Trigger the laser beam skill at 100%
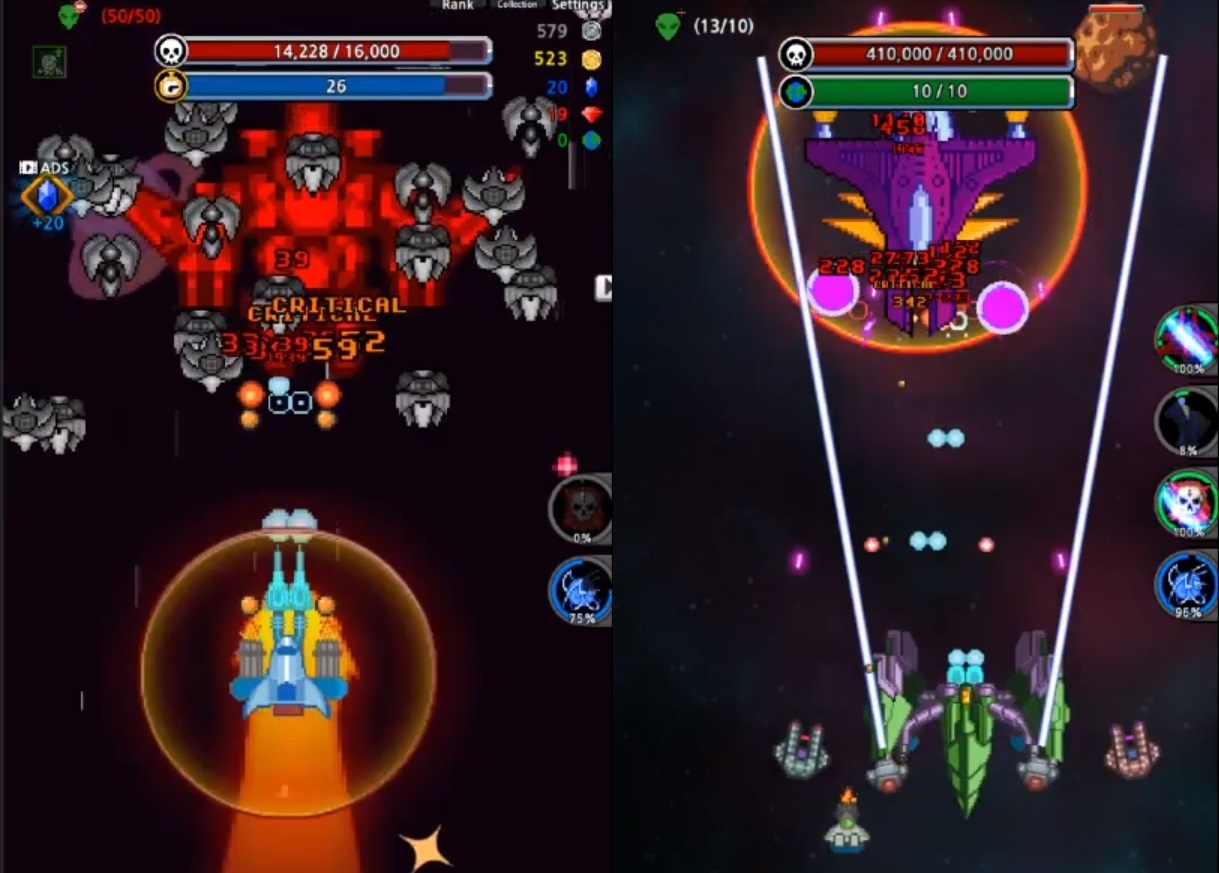1219x873 pixels. 1187,339
